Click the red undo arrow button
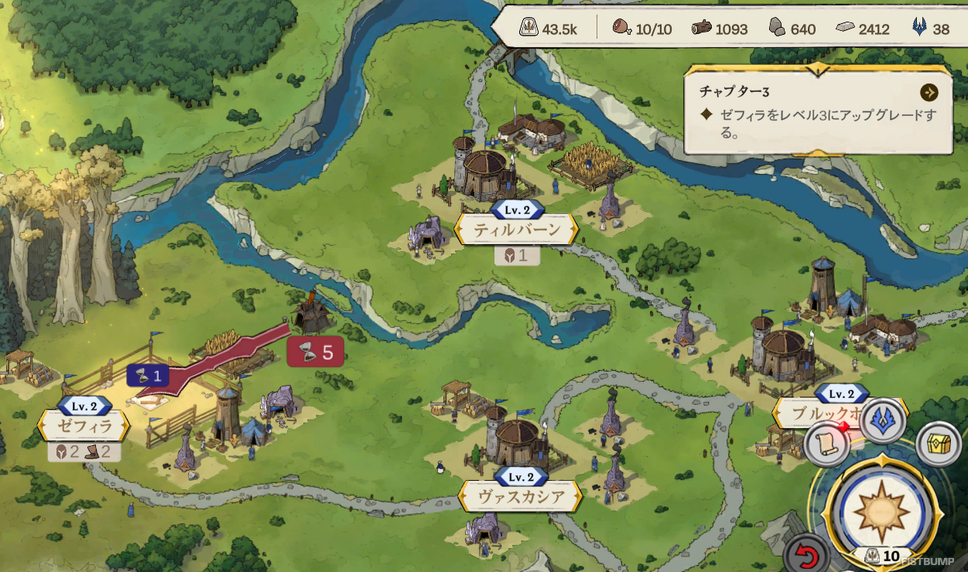The width and height of the screenshot is (968, 572). [806, 554]
